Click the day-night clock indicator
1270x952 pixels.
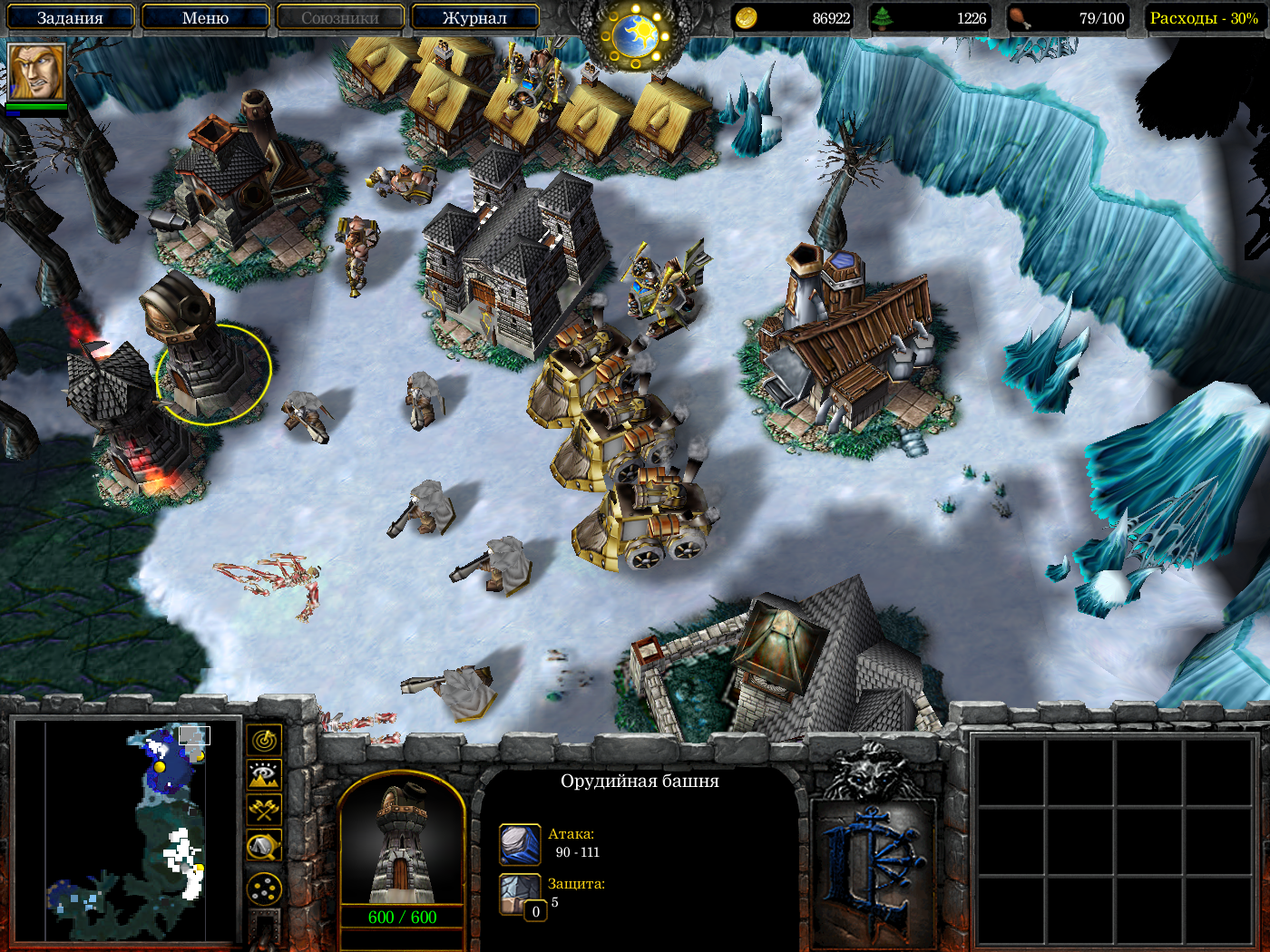point(635,36)
